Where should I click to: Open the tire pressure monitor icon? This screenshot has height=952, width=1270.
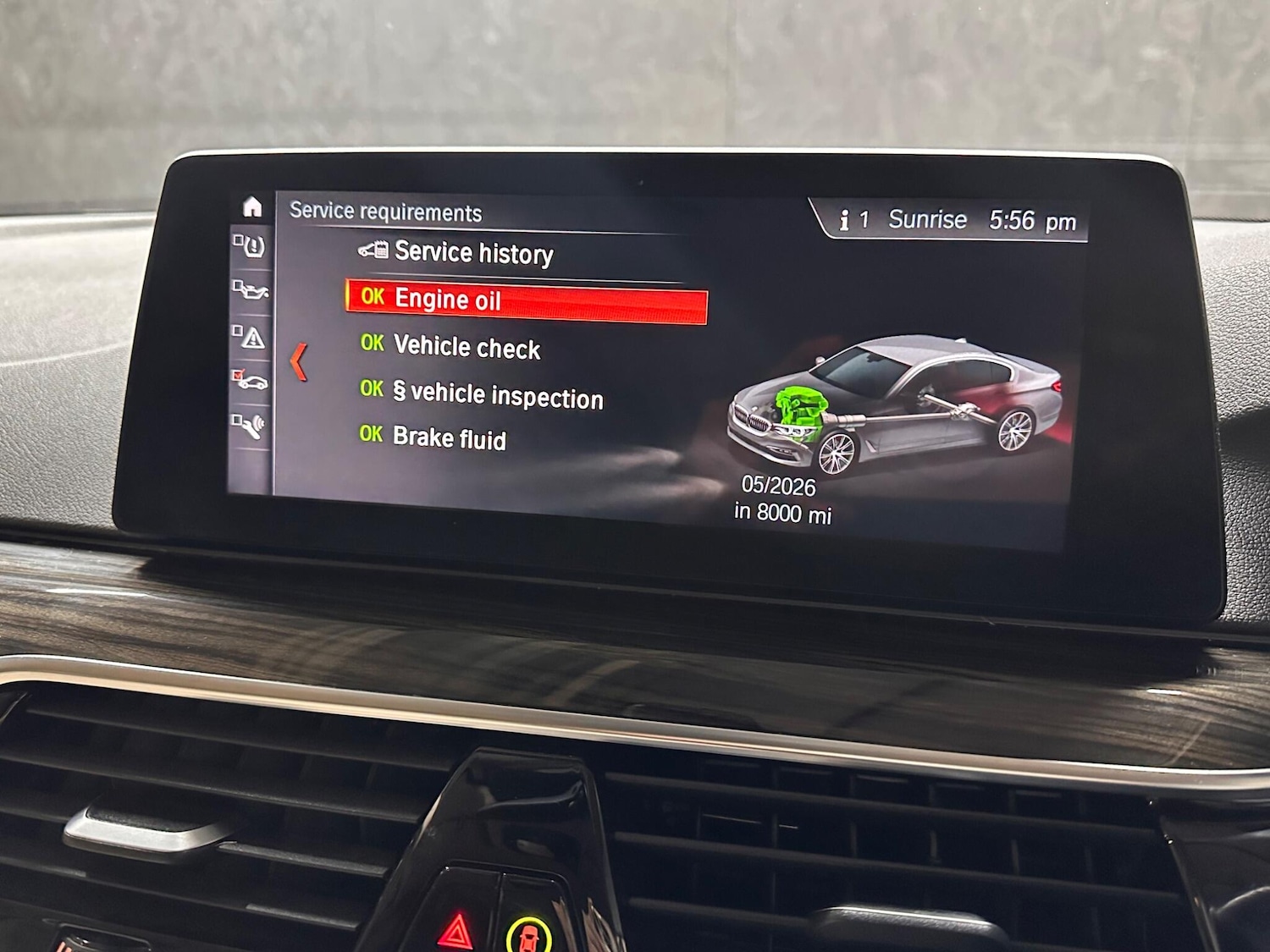coord(251,246)
